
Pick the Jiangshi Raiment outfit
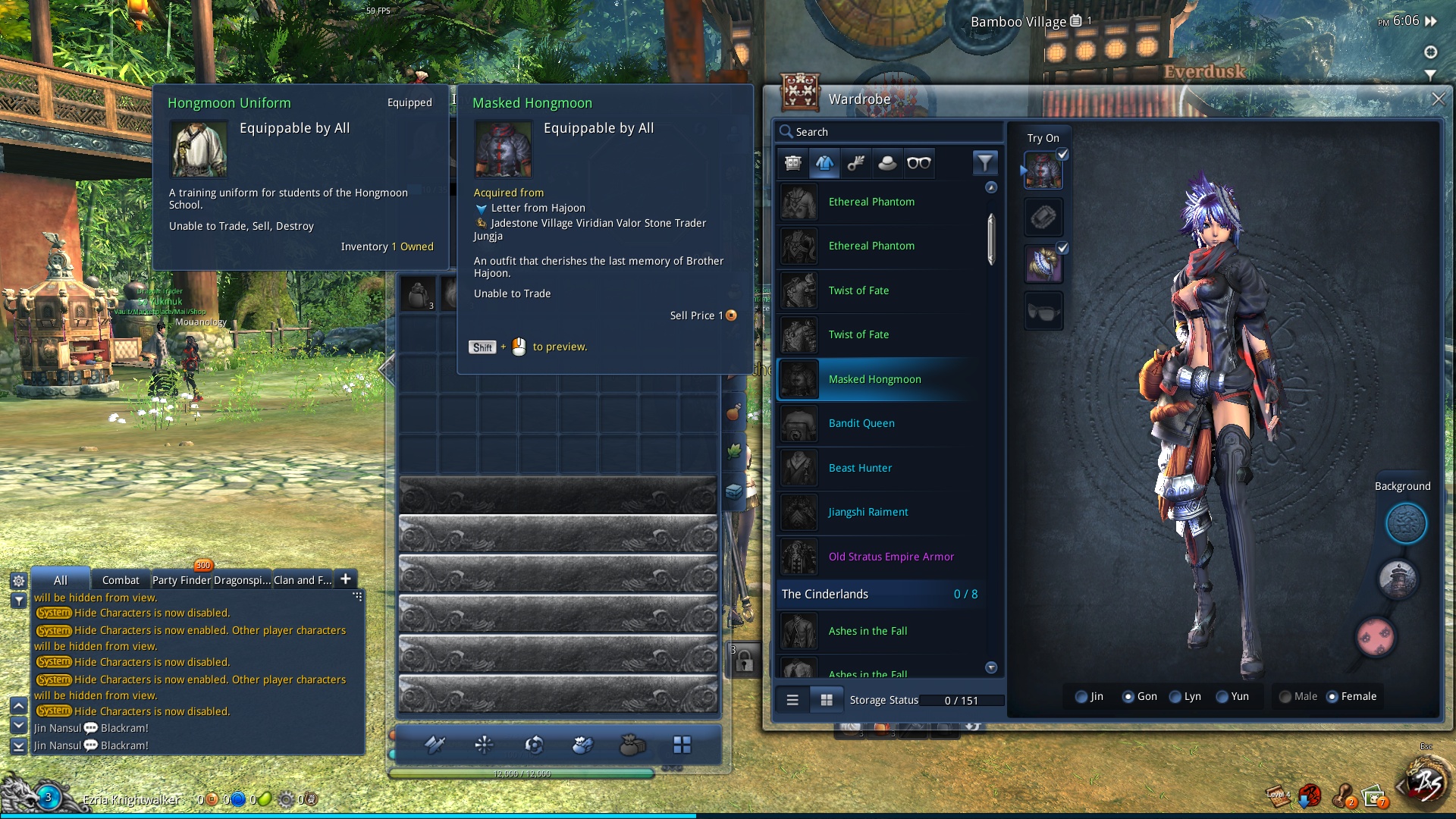click(x=868, y=512)
